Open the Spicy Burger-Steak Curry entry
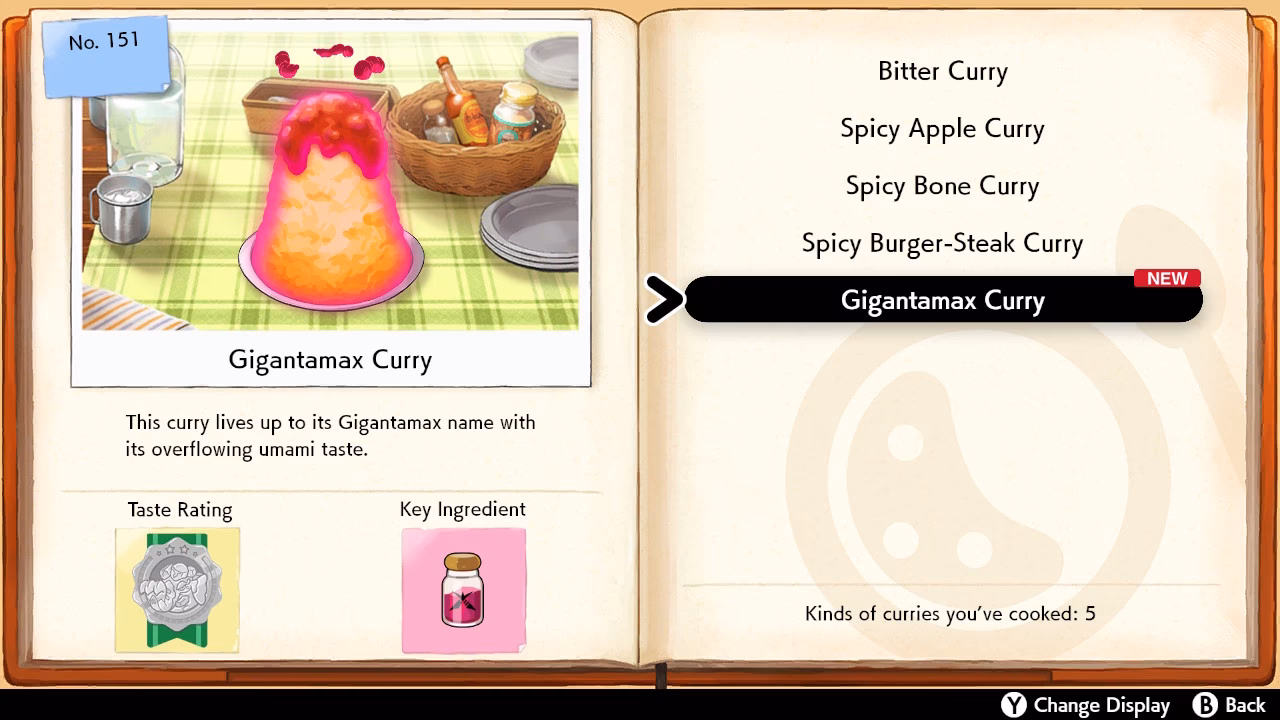1280x720 pixels. [941, 243]
